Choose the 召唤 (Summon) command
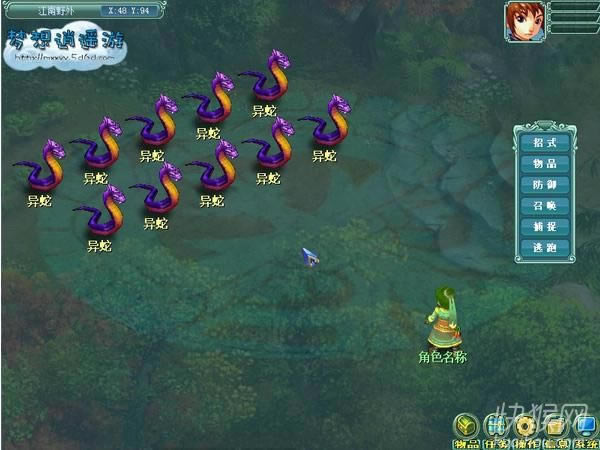 [544, 206]
